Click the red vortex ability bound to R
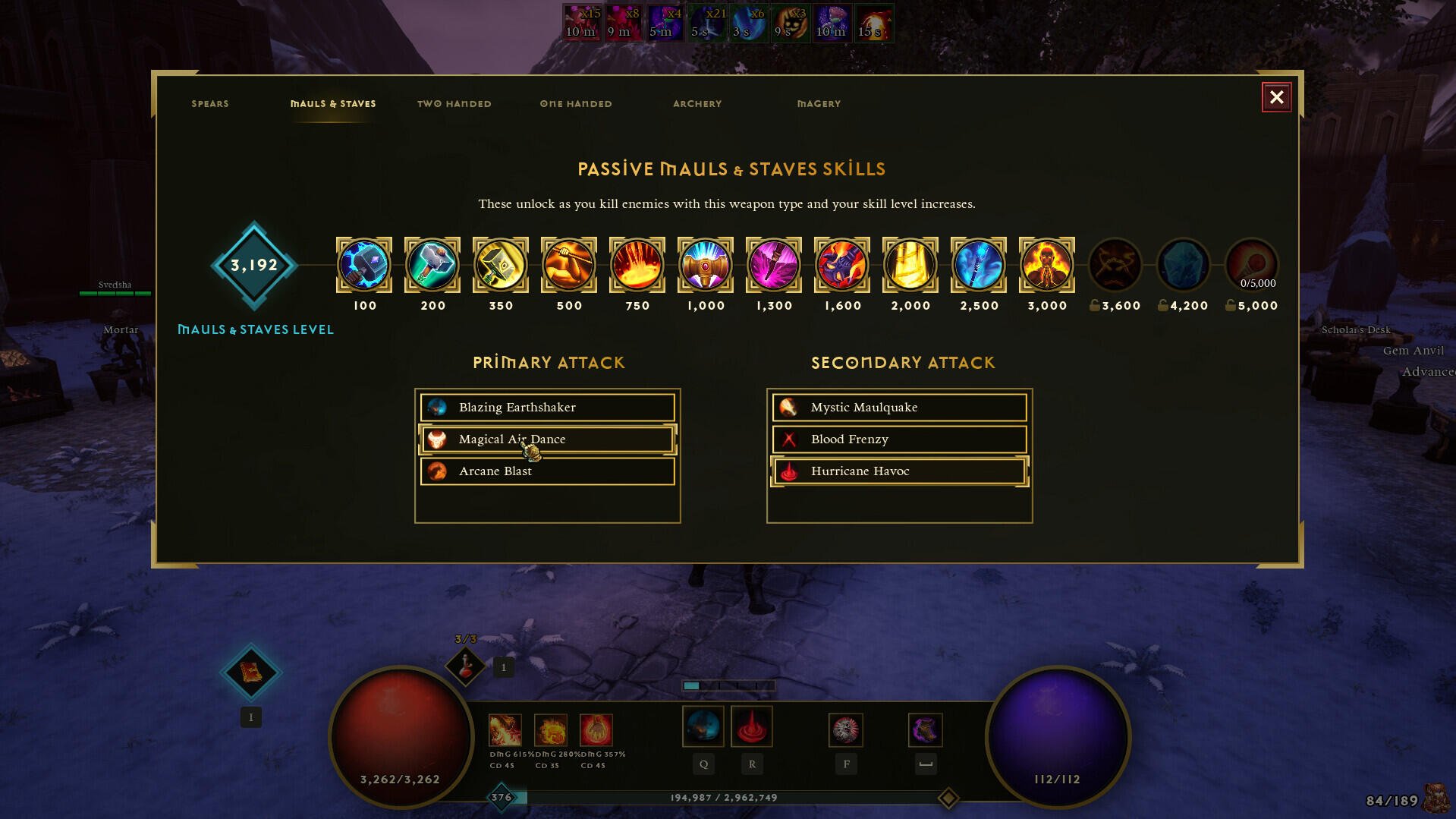The height and width of the screenshot is (819, 1456). pyautogui.click(x=751, y=726)
